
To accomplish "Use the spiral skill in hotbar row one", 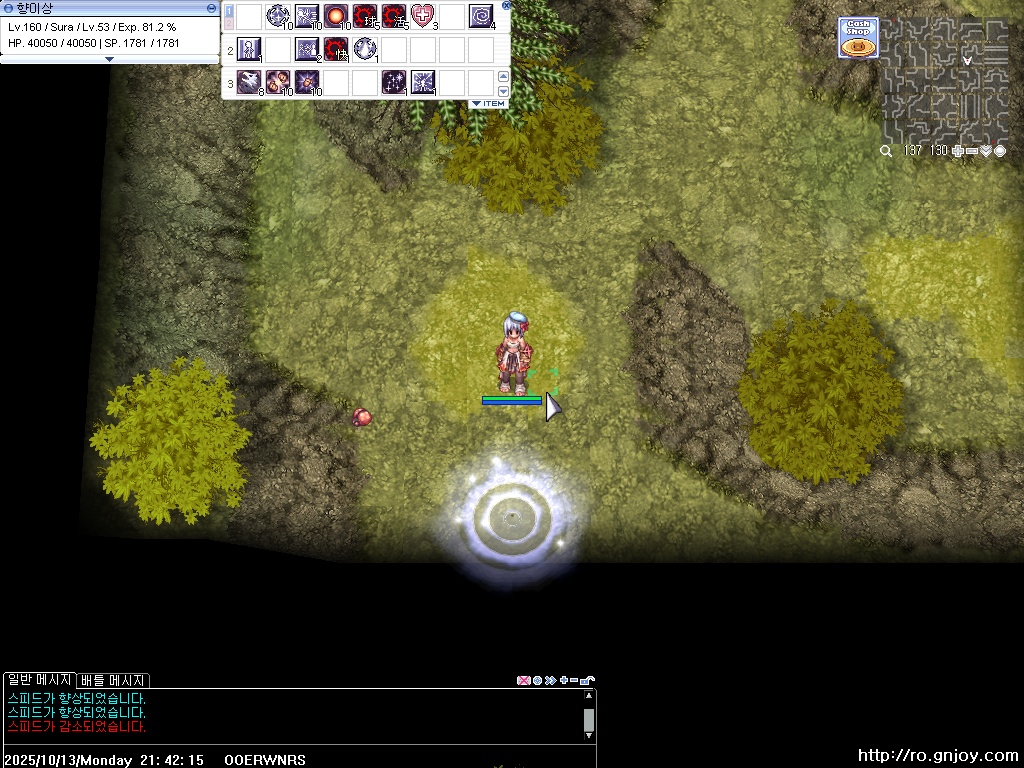I will pyautogui.click(x=481, y=16).
